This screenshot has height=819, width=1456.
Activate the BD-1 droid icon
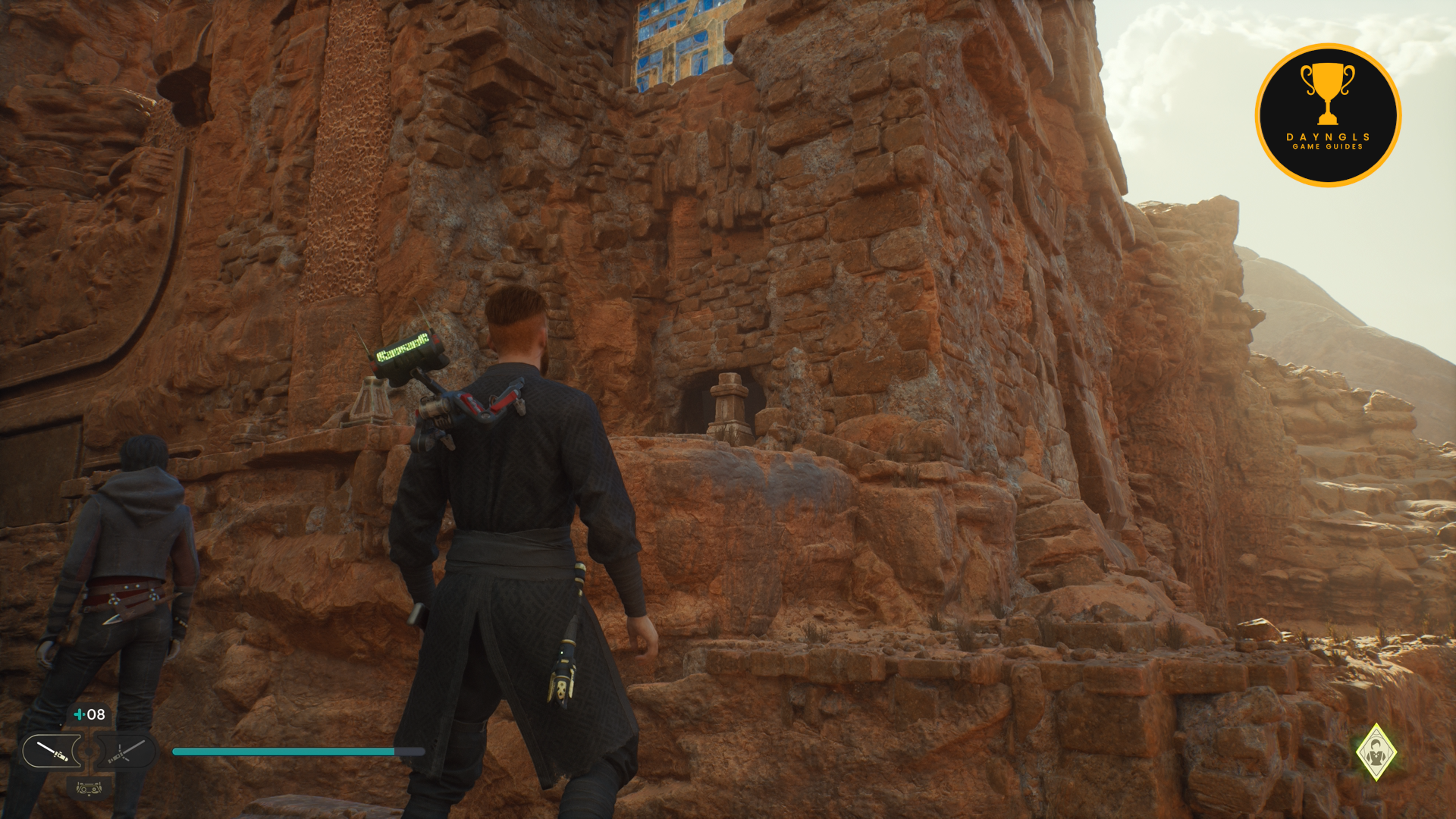[89, 789]
